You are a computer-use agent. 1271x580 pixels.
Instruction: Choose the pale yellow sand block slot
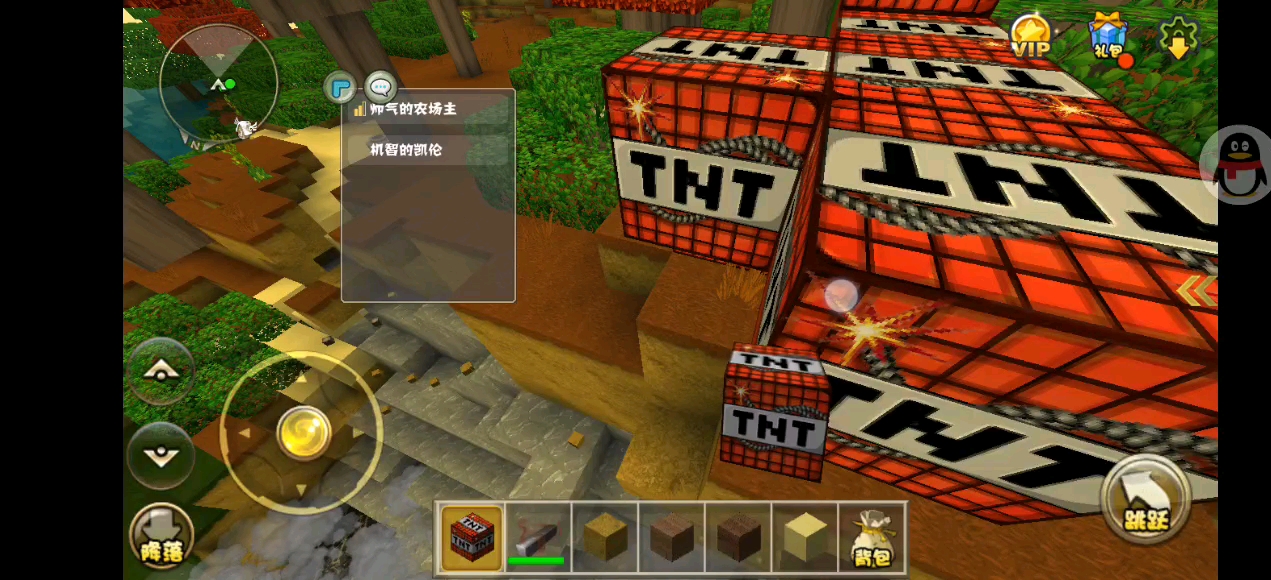click(806, 537)
